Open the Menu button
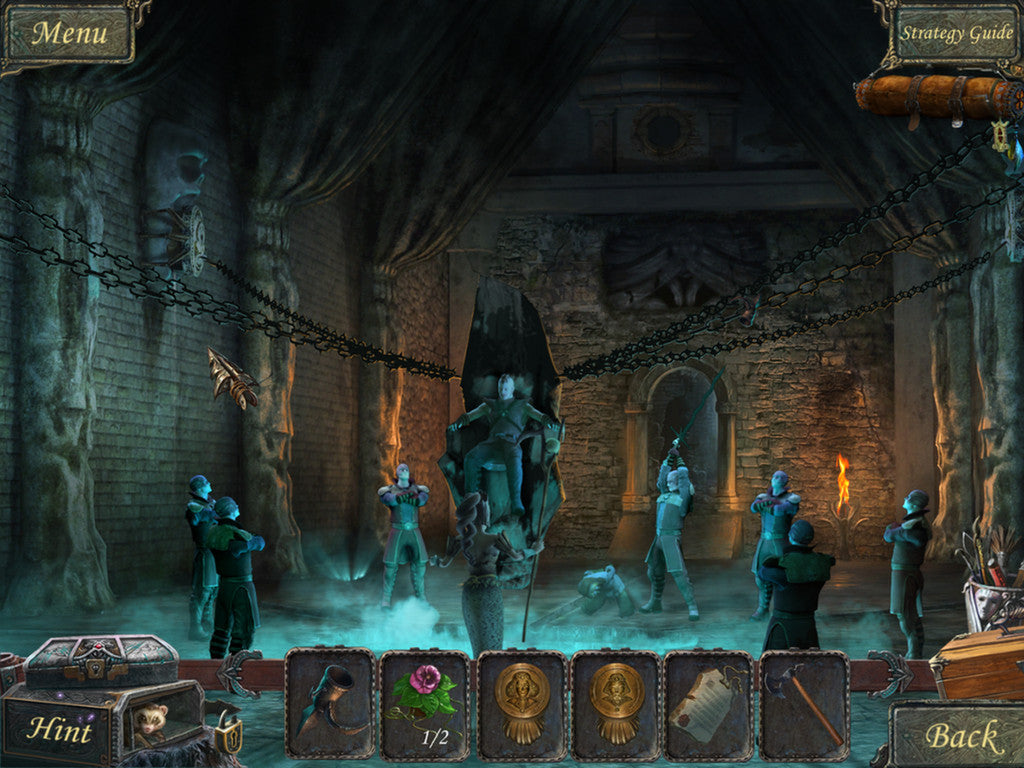The width and height of the screenshot is (1024, 768). (x=69, y=33)
